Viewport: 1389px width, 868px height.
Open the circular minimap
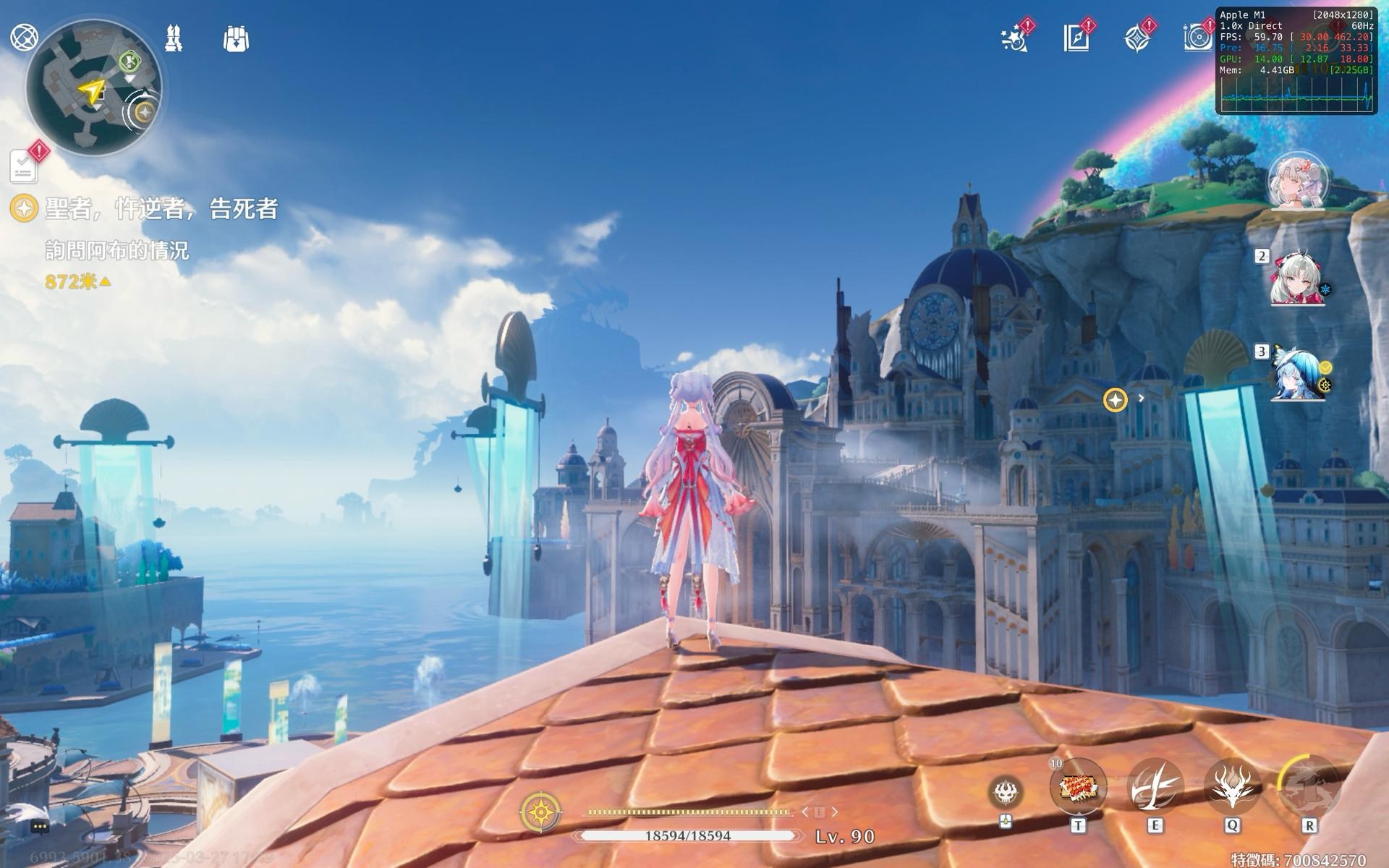(x=93, y=88)
